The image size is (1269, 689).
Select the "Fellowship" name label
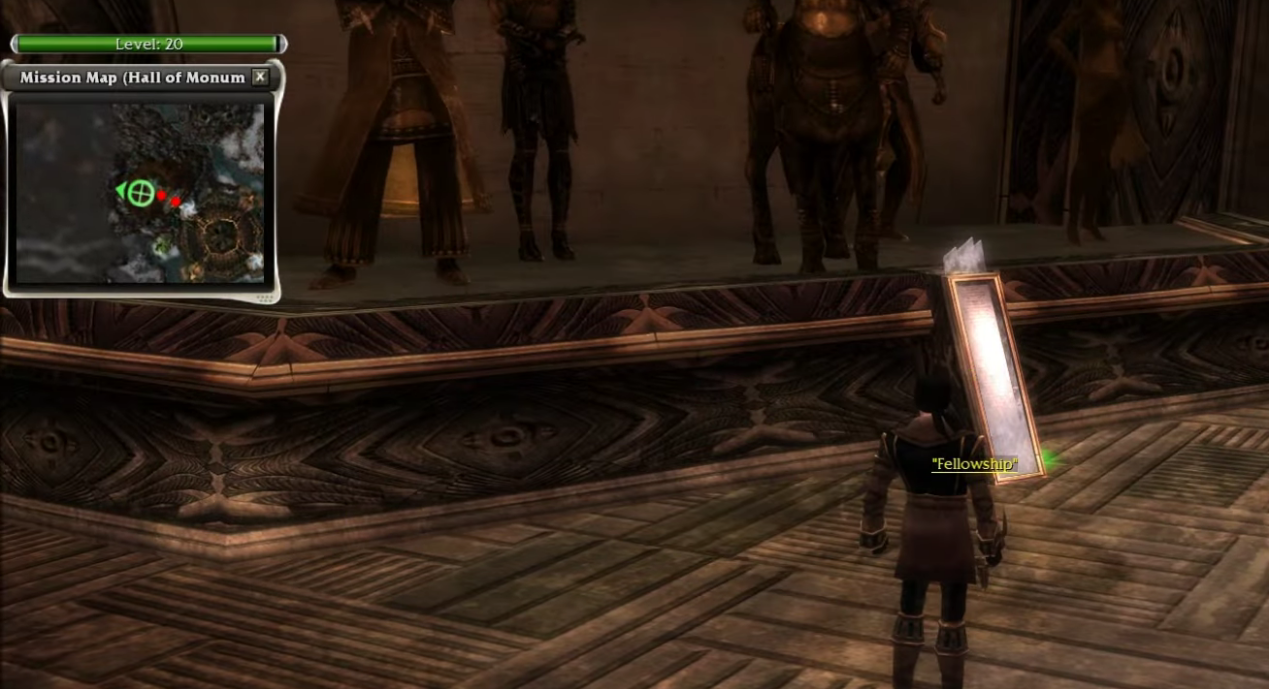point(973,464)
